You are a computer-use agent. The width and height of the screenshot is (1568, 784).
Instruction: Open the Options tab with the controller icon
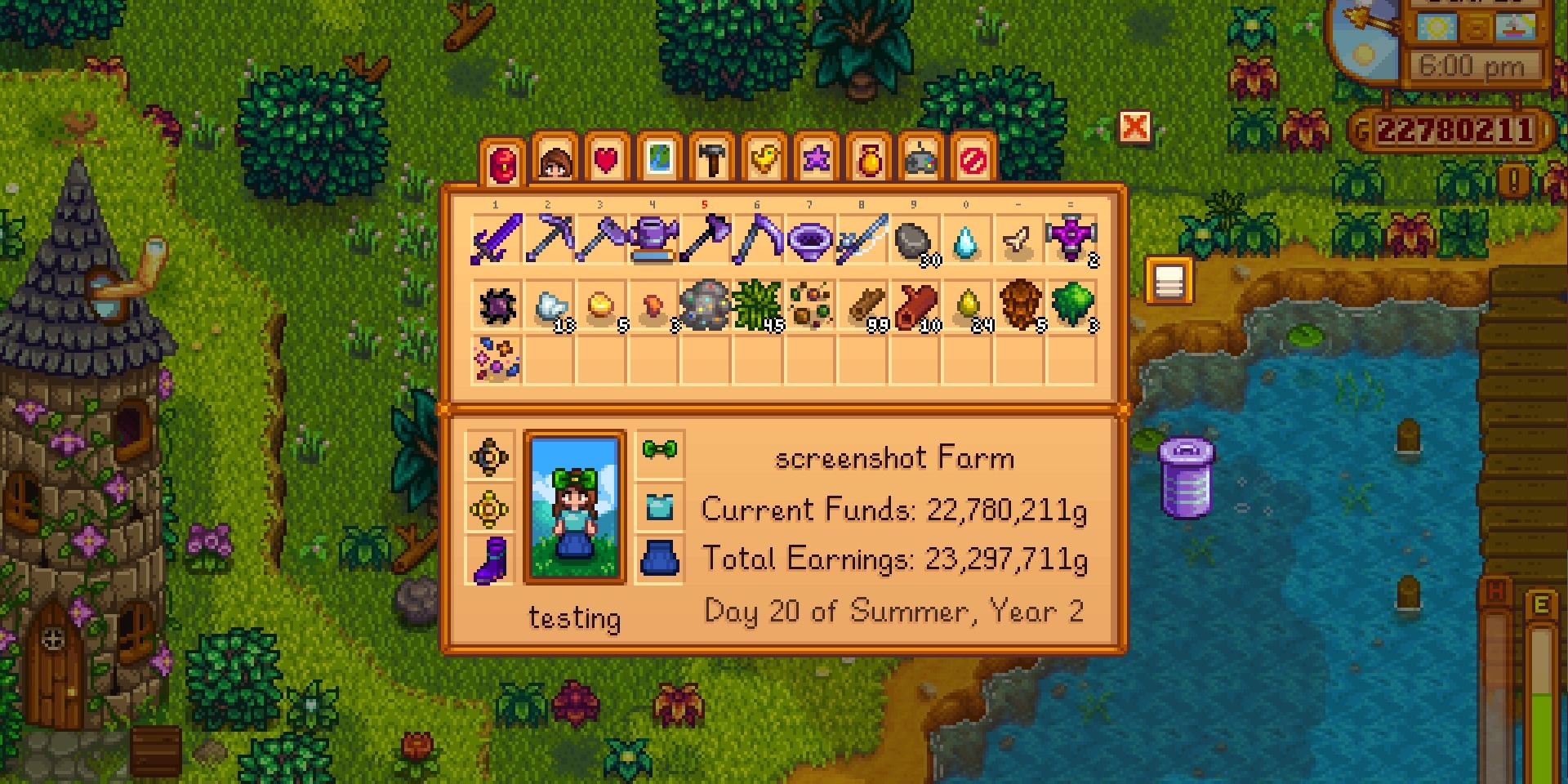(922, 159)
